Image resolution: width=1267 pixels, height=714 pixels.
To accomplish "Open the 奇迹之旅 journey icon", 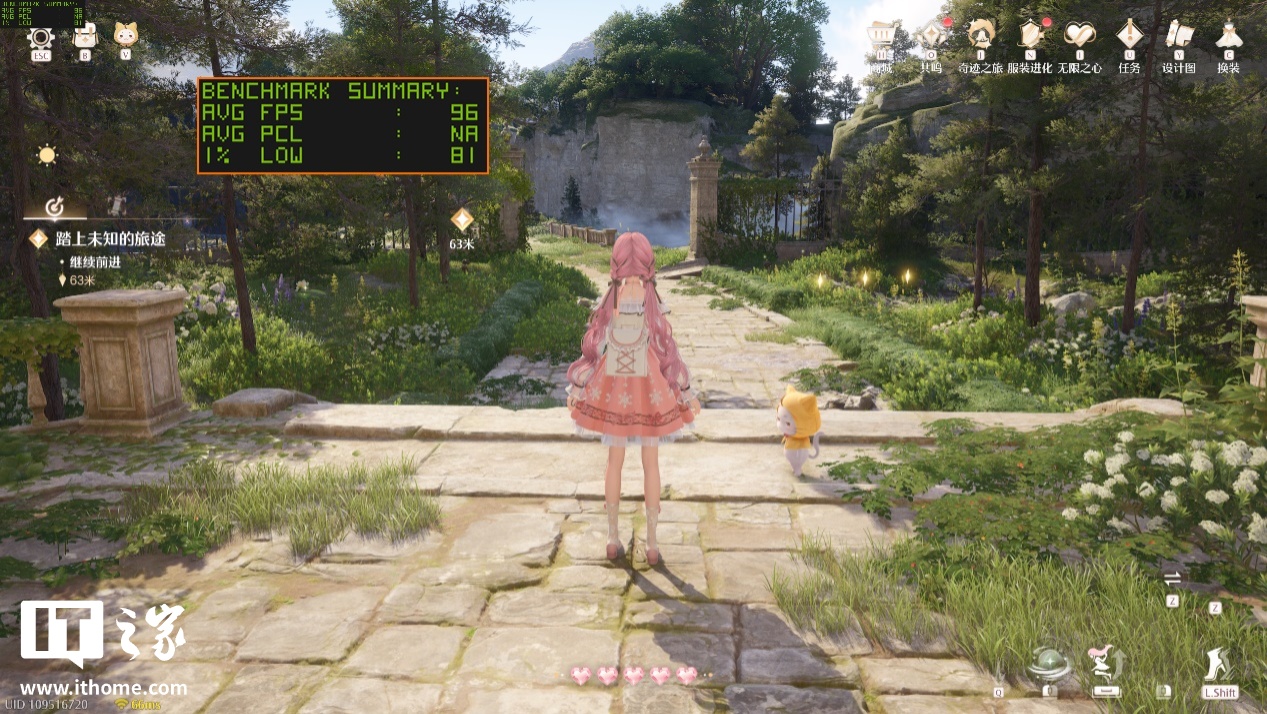I will tap(980, 36).
